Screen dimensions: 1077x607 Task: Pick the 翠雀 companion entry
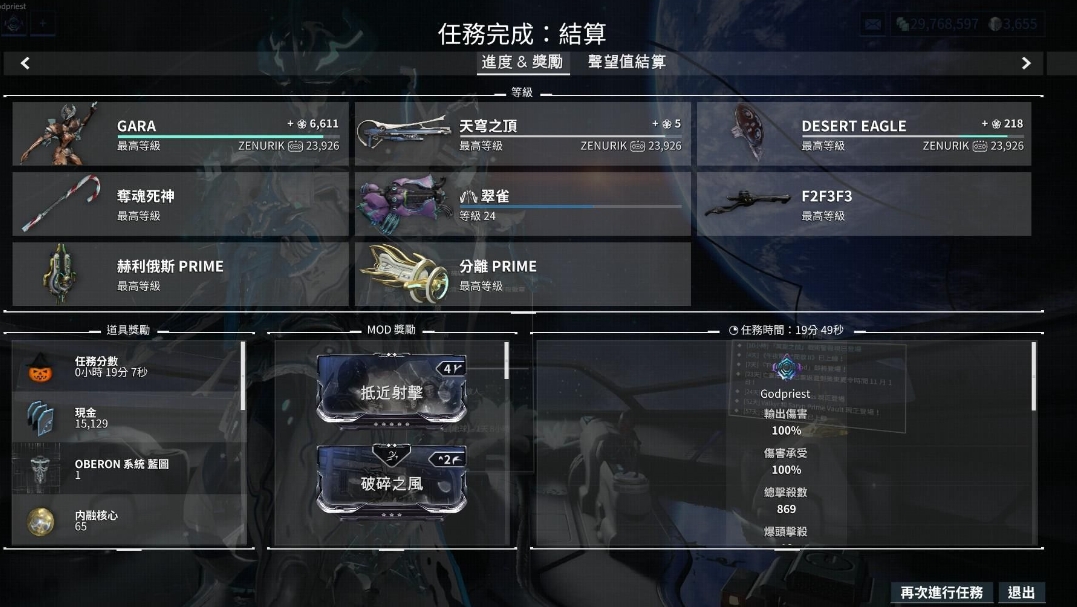pos(522,204)
